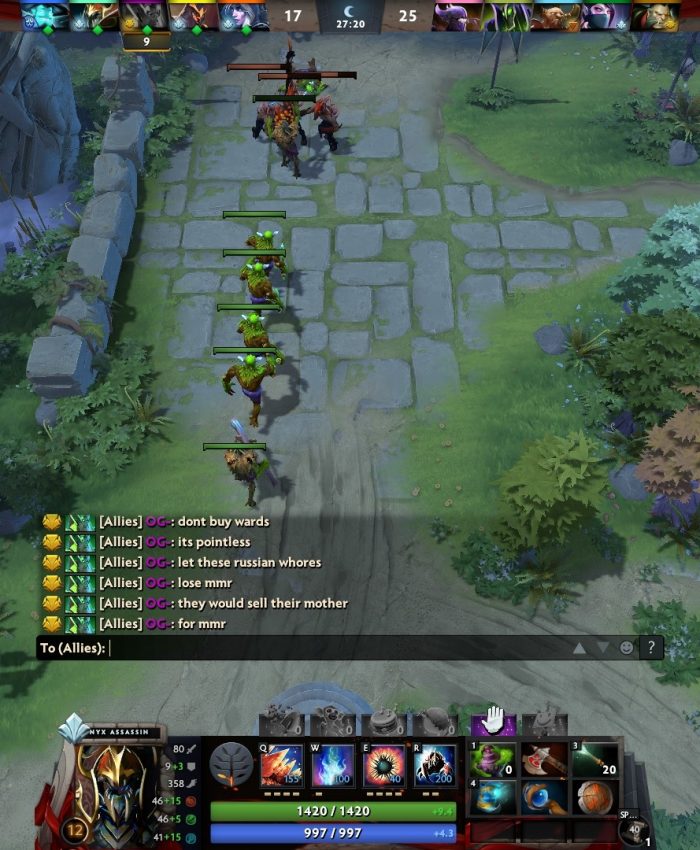Open the talent tree icon

coord(231,765)
